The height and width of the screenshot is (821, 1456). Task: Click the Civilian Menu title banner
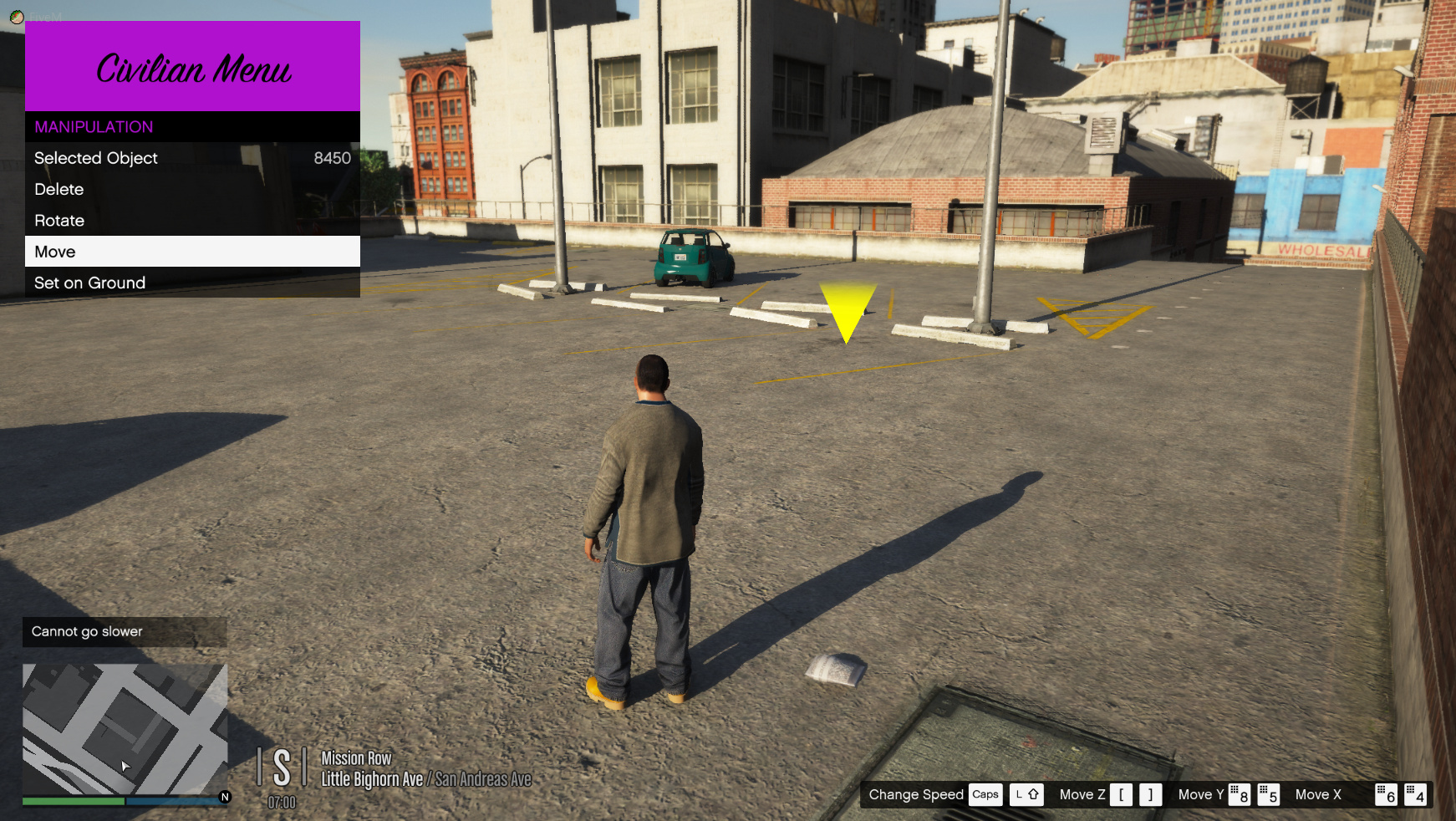pyautogui.click(x=193, y=69)
